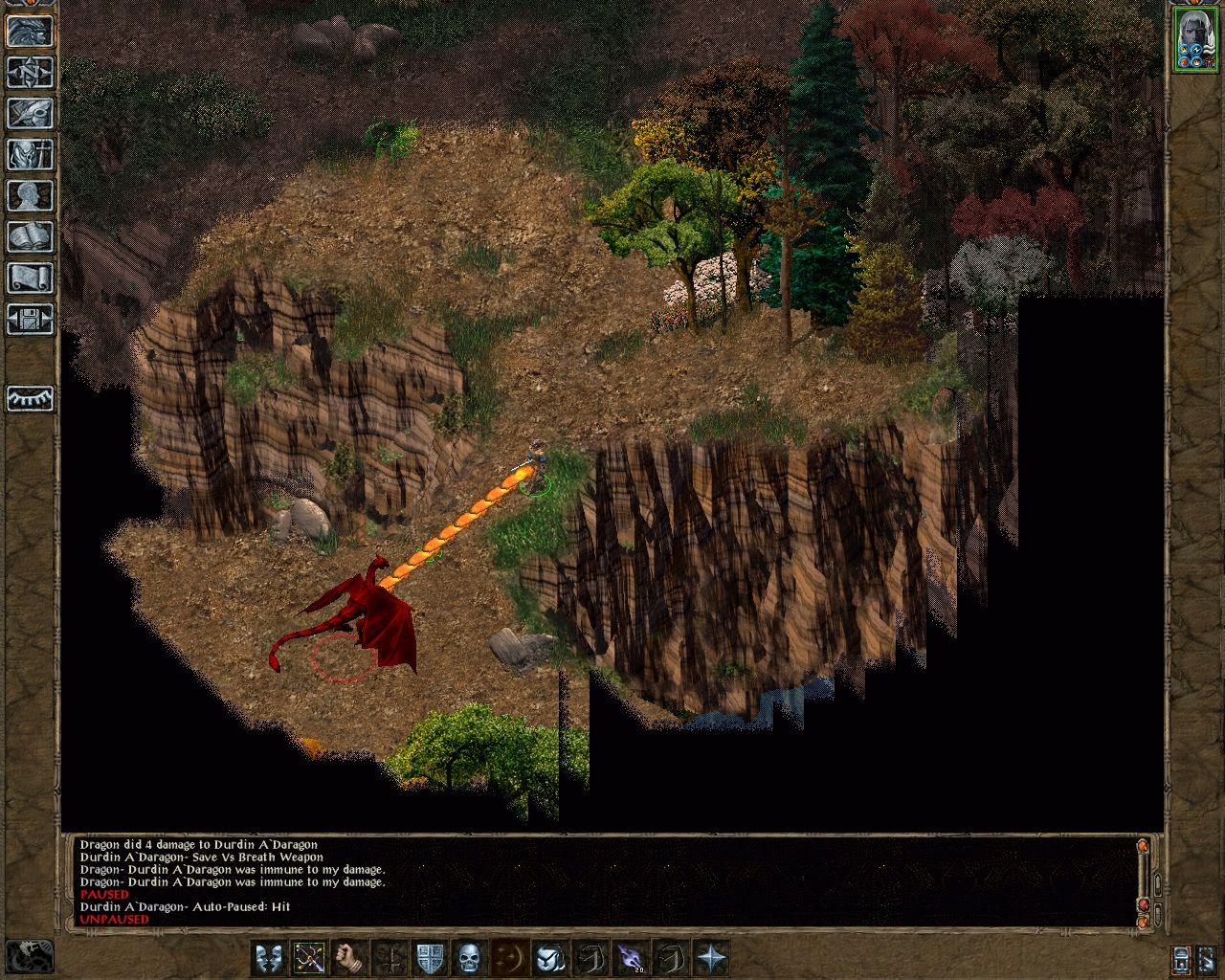1225x980 pixels.
Task: Open the Map screen via the compass icon
Action: 29,74
